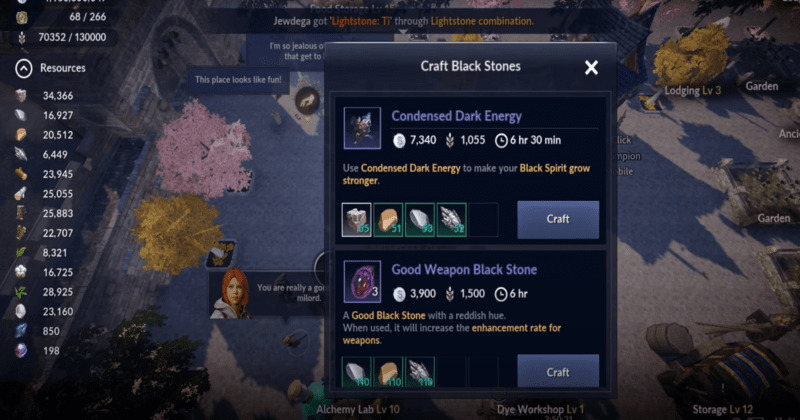Select the stone block material for Condensed Dark Energy
800x420 pixels.
356,220
